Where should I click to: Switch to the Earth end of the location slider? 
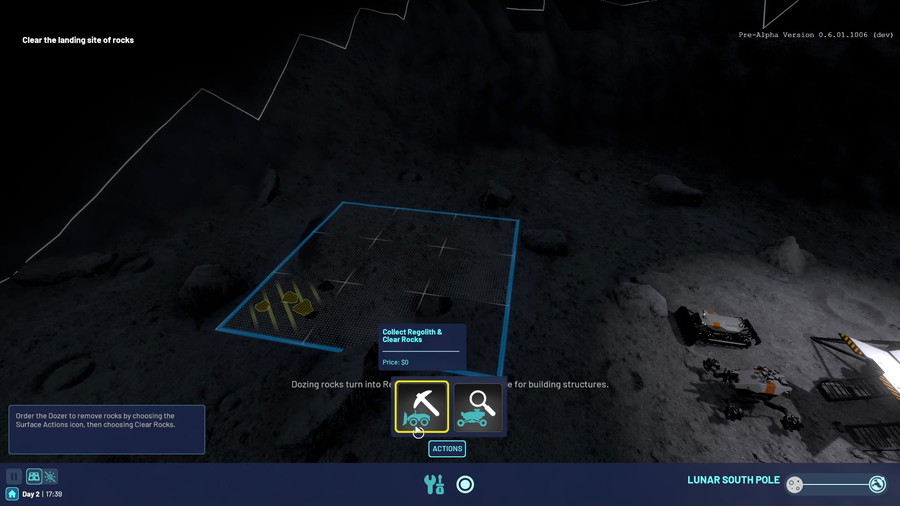click(x=877, y=485)
